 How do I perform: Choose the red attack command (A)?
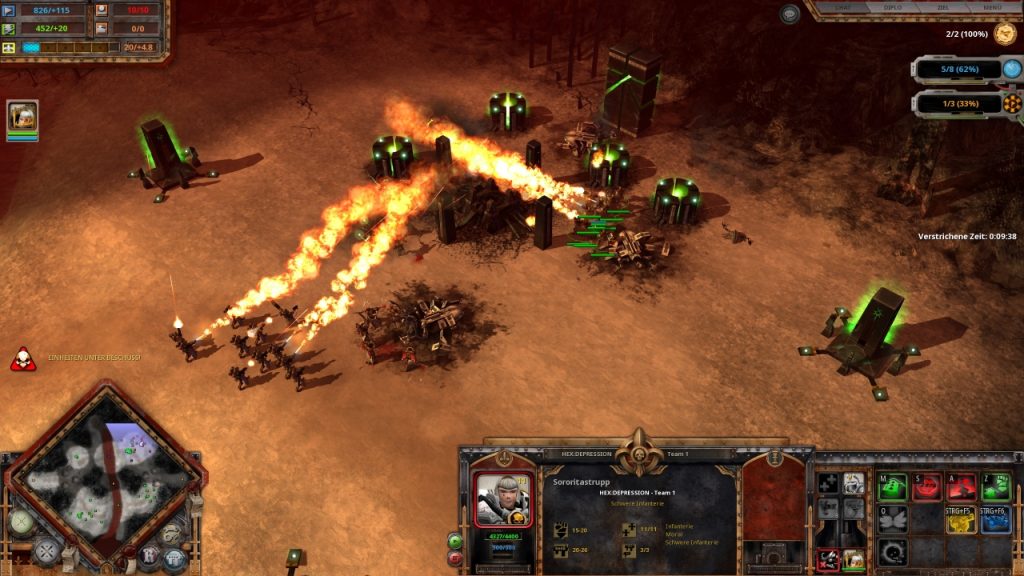(961, 487)
